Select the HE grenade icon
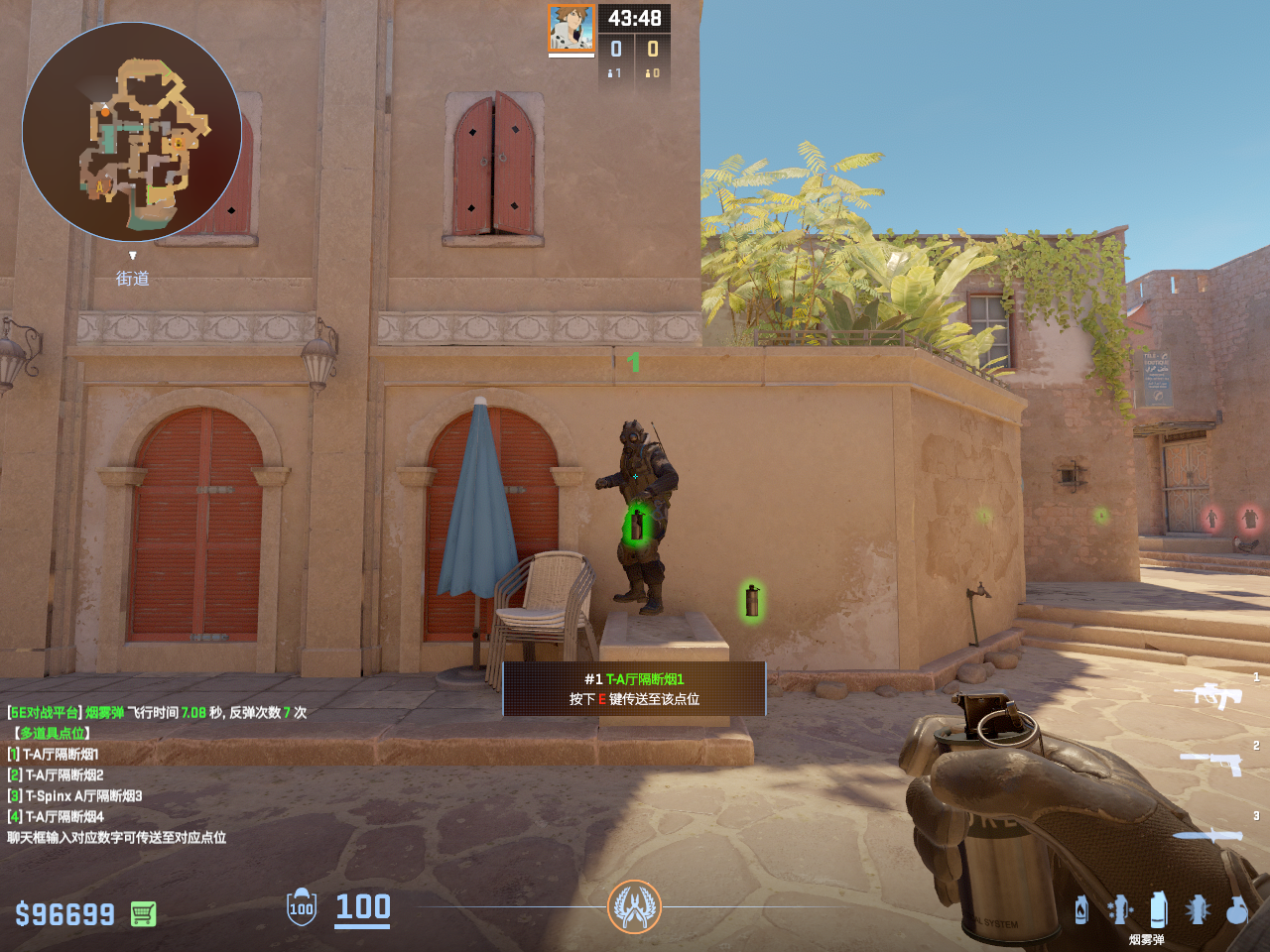 (x=1236, y=909)
